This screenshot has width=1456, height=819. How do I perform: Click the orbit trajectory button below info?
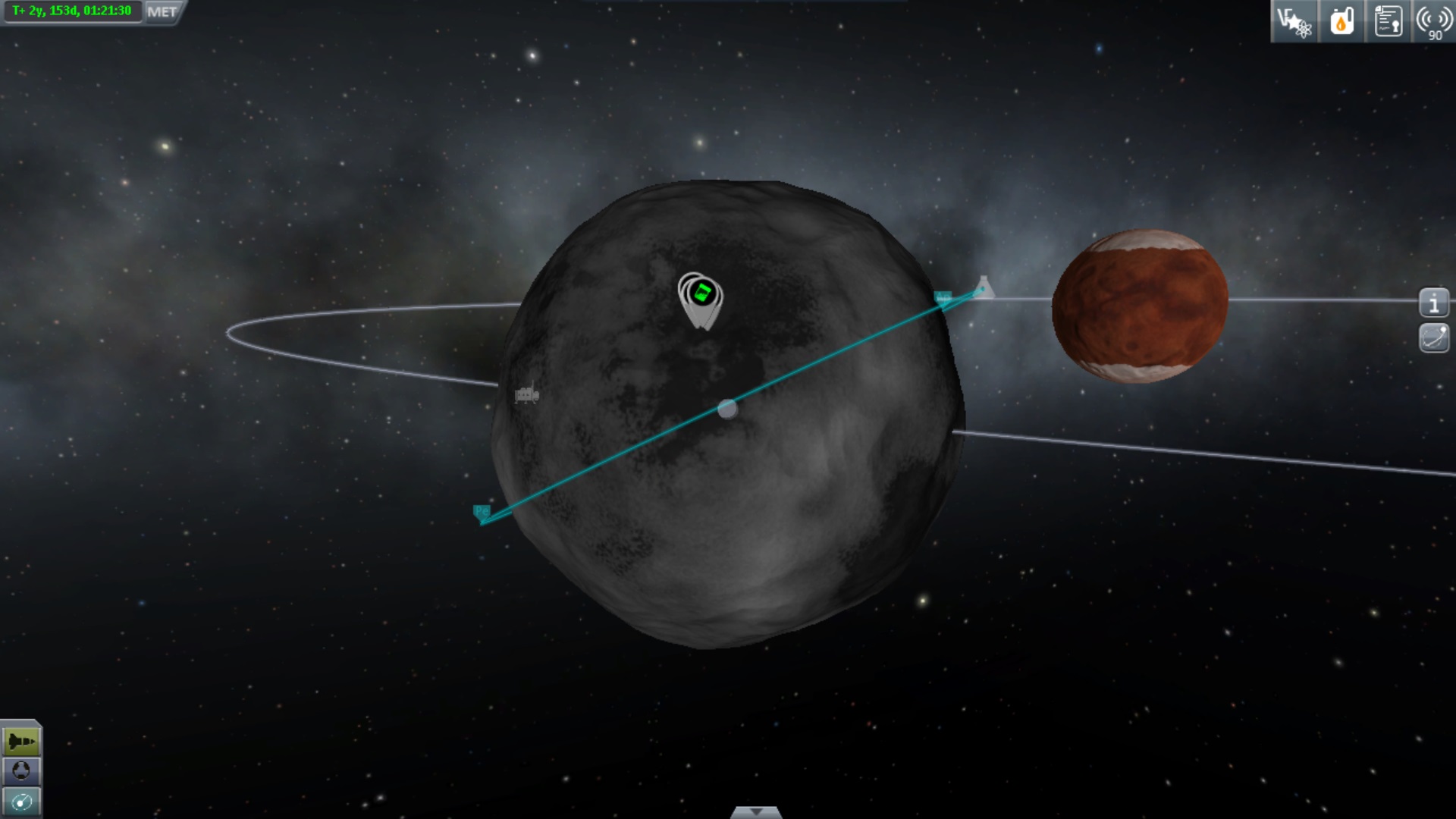[x=1433, y=337]
